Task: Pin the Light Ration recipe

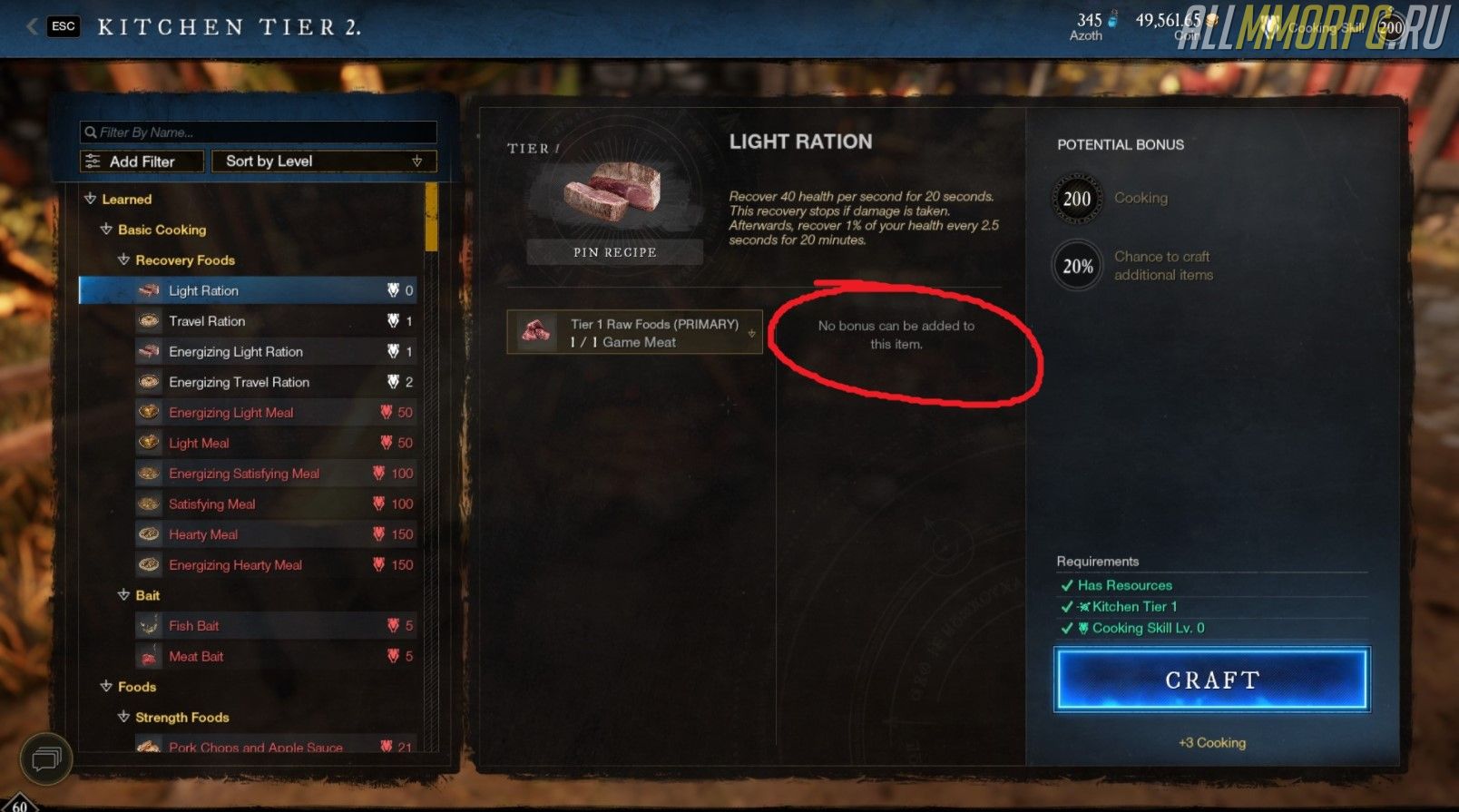Action: coord(614,252)
